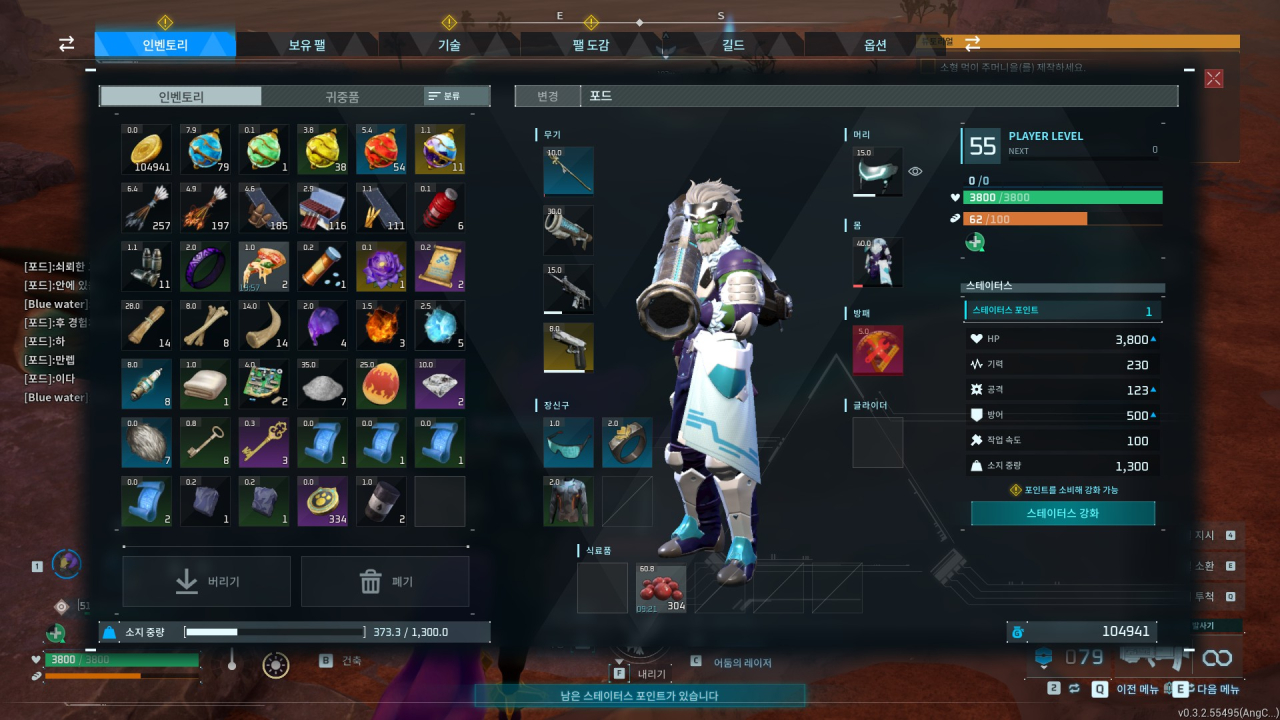
Task: Switch to the 보유 팰 tab
Action: pyautogui.click(x=307, y=45)
